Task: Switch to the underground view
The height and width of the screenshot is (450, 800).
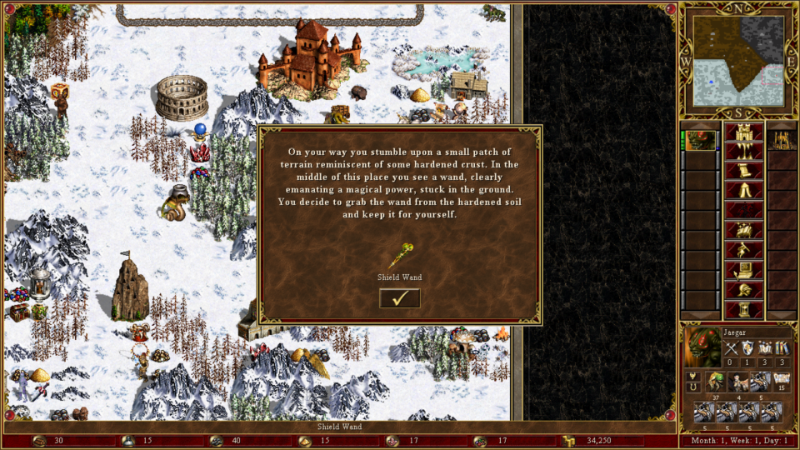Action: [742, 152]
